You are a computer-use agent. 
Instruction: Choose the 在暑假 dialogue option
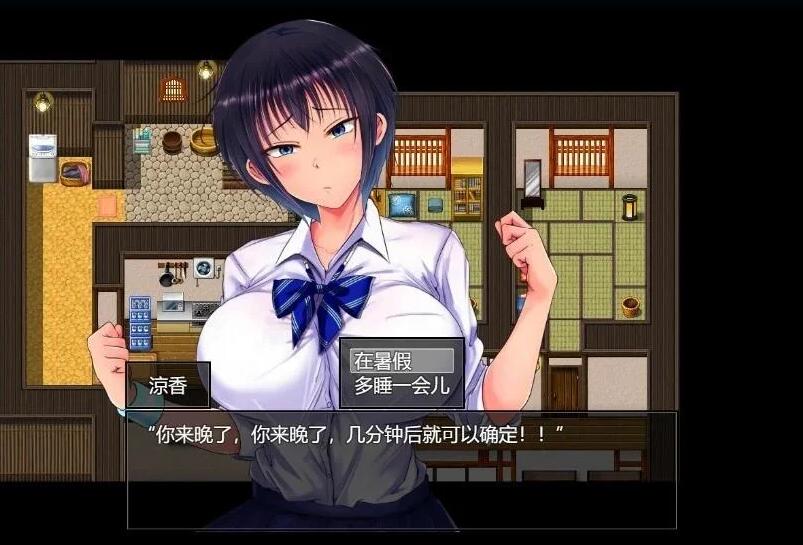point(400,361)
